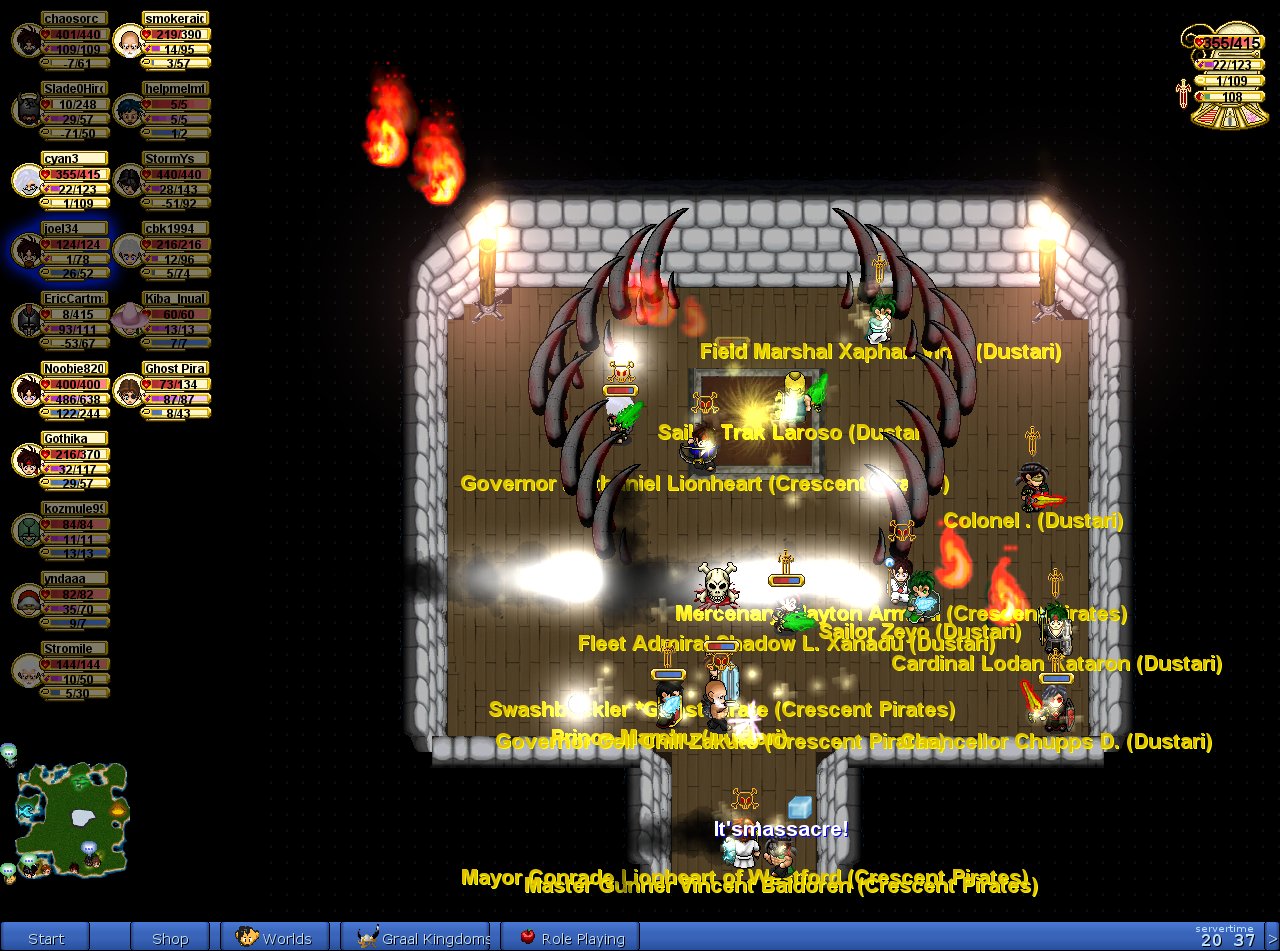Open the Shop from the taskbar
Screen dimensions: 1280x951
point(170,938)
